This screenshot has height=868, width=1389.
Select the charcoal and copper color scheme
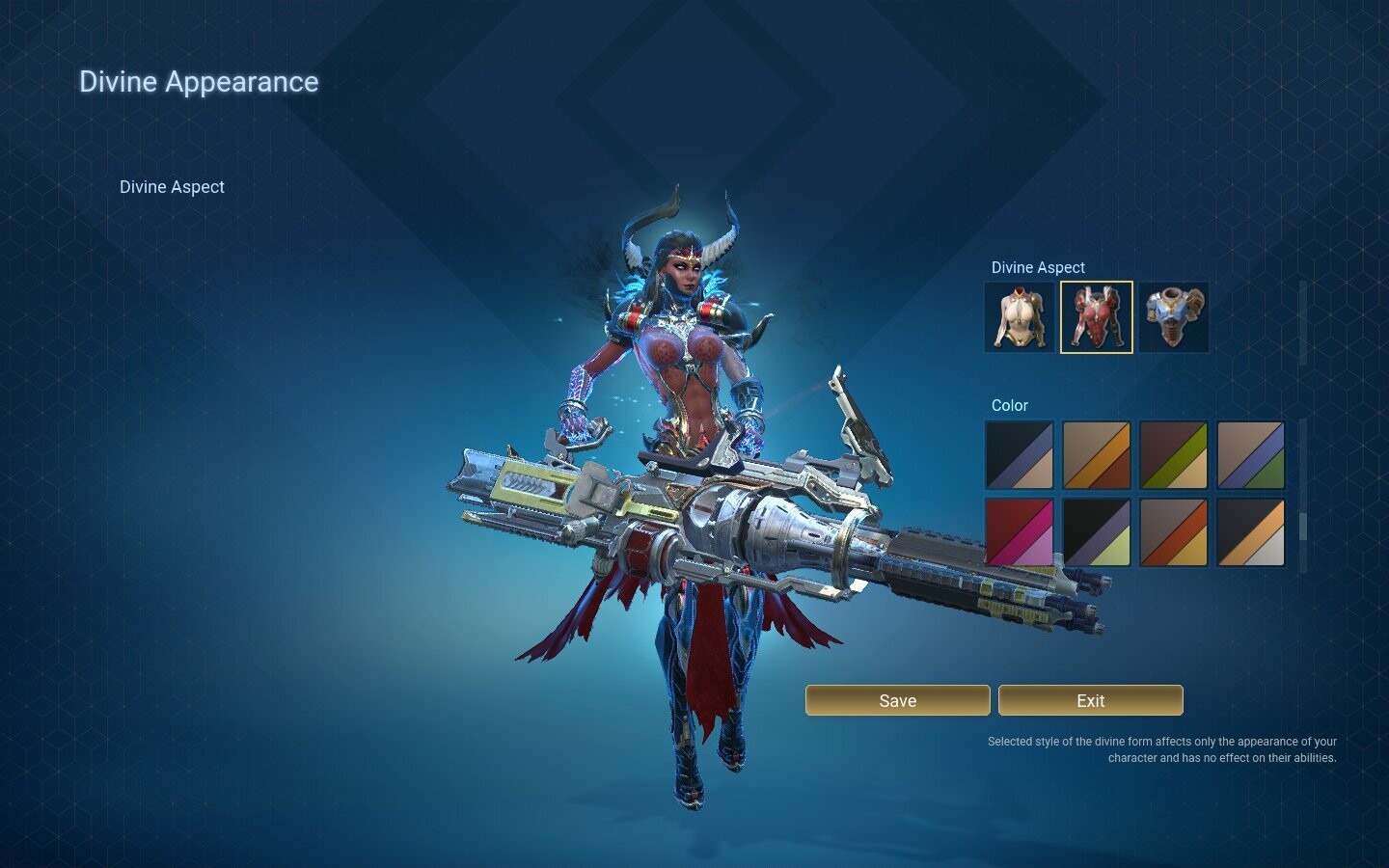(1250, 531)
